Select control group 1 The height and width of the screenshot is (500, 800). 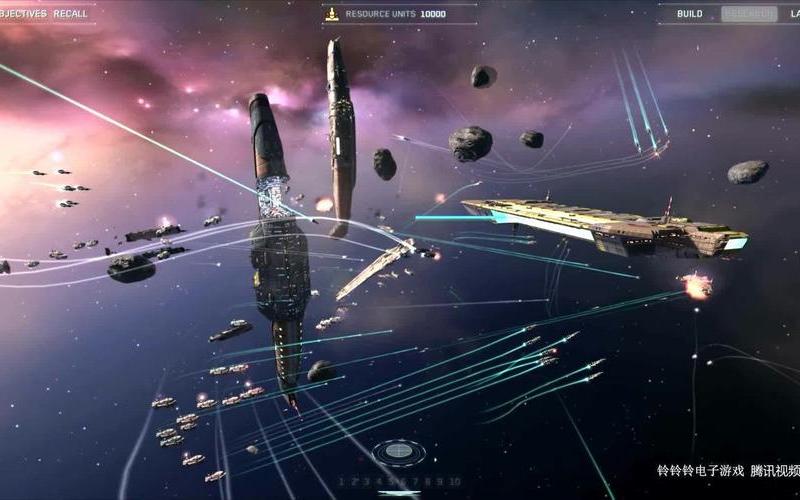pyautogui.click(x=341, y=481)
